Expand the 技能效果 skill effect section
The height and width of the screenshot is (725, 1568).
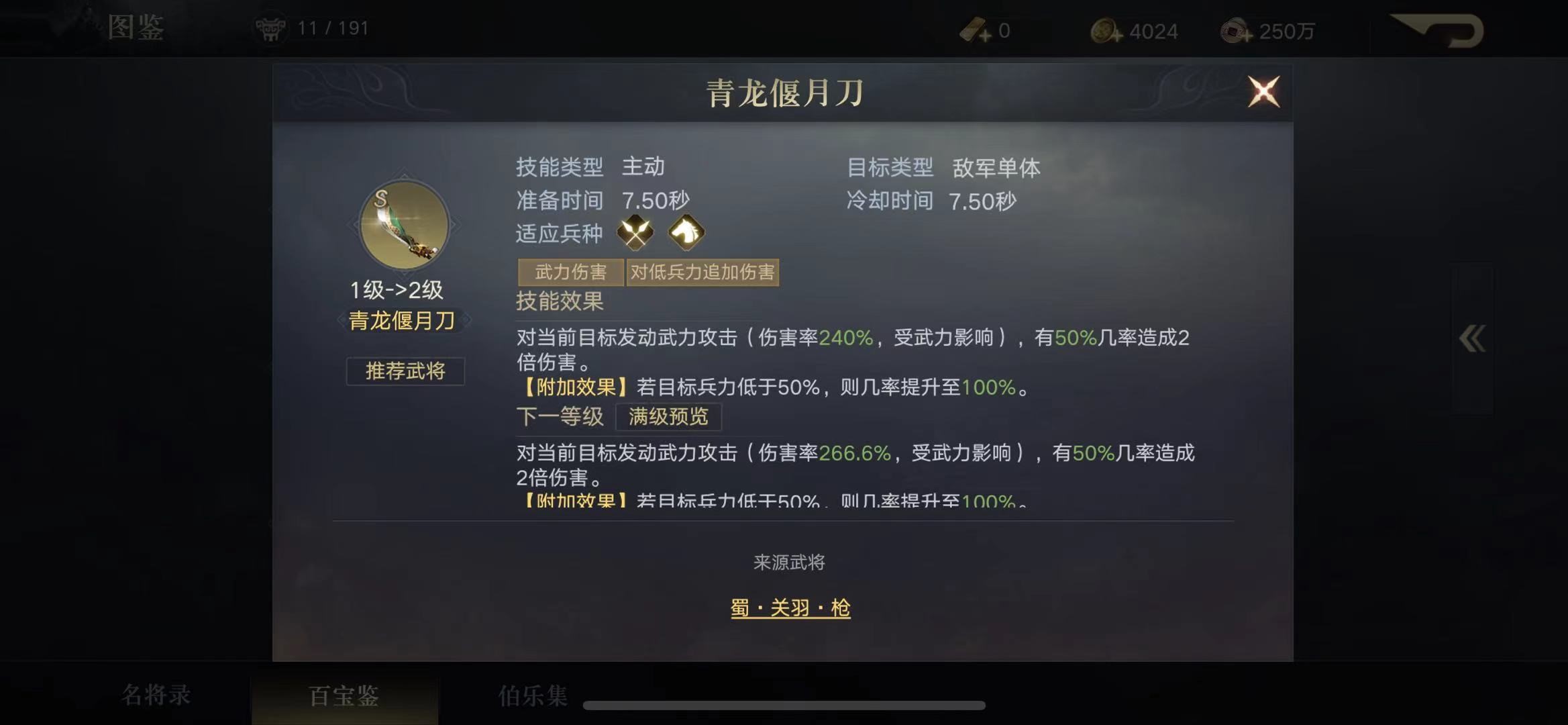coord(559,303)
